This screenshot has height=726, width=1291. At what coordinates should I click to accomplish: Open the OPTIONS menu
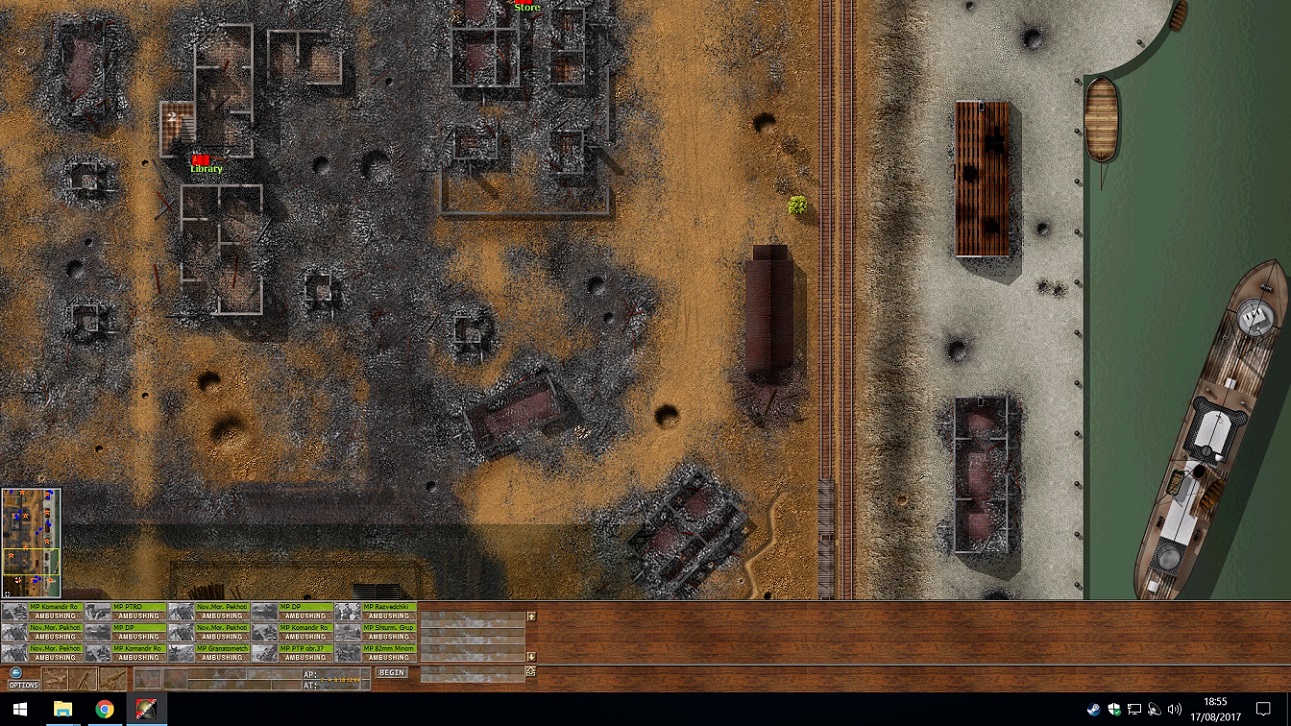pos(22,679)
